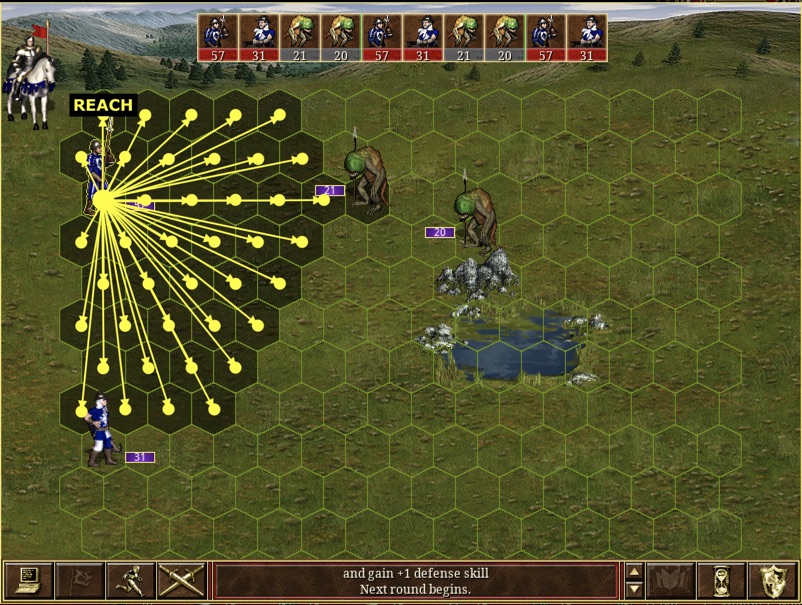Toggle auto-combat with the crossed swords button

point(181,581)
